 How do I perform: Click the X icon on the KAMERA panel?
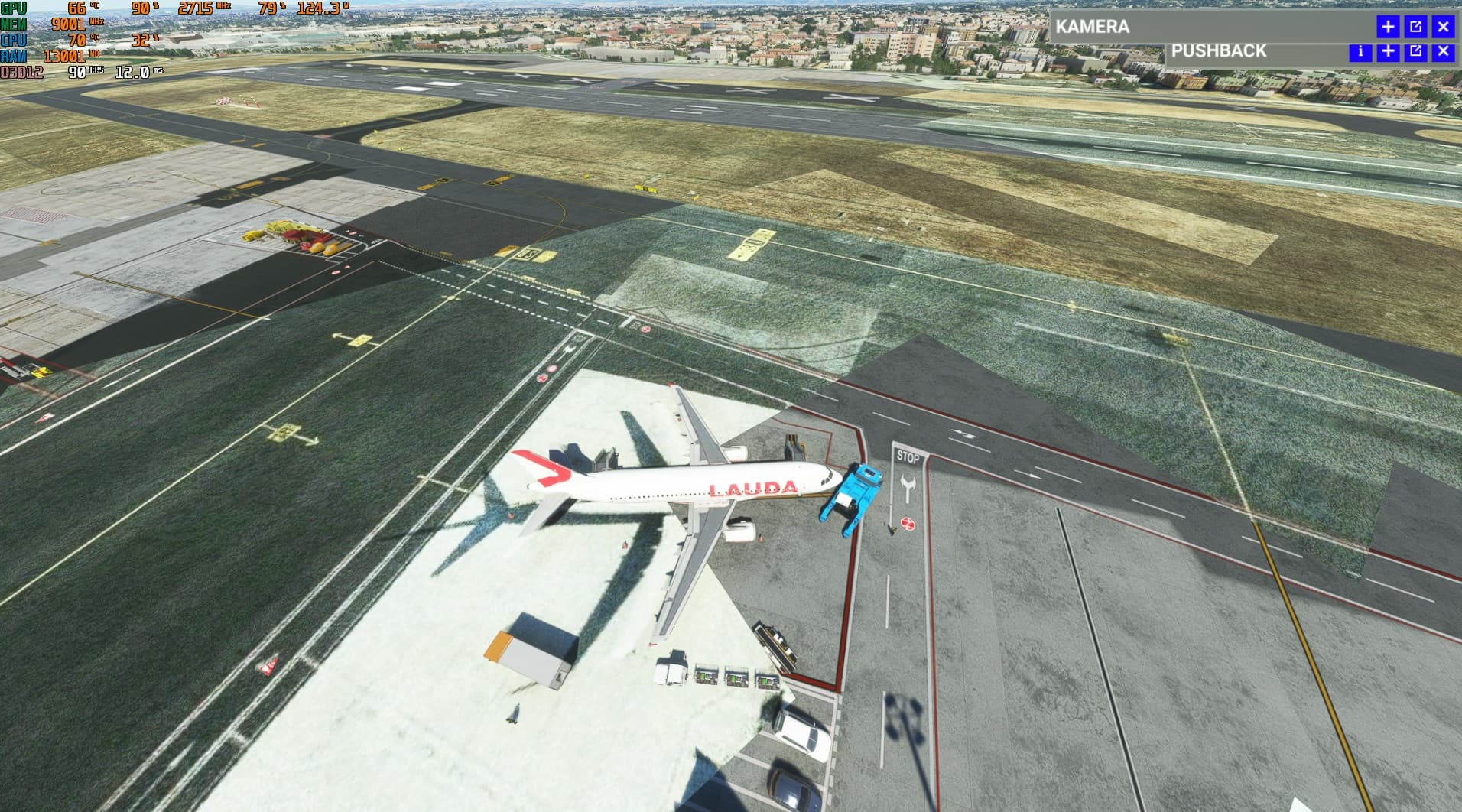tap(1444, 28)
